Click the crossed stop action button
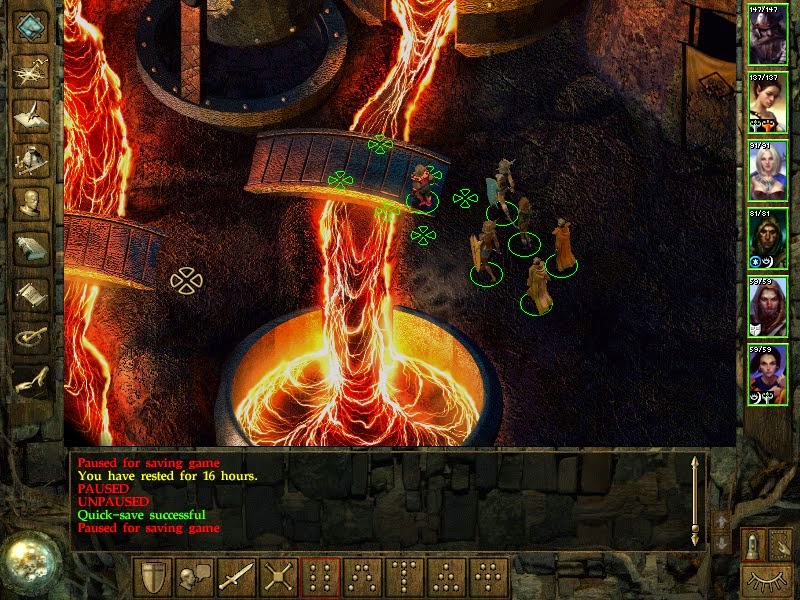This screenshot has height=600, width=800. click(278, 578)
